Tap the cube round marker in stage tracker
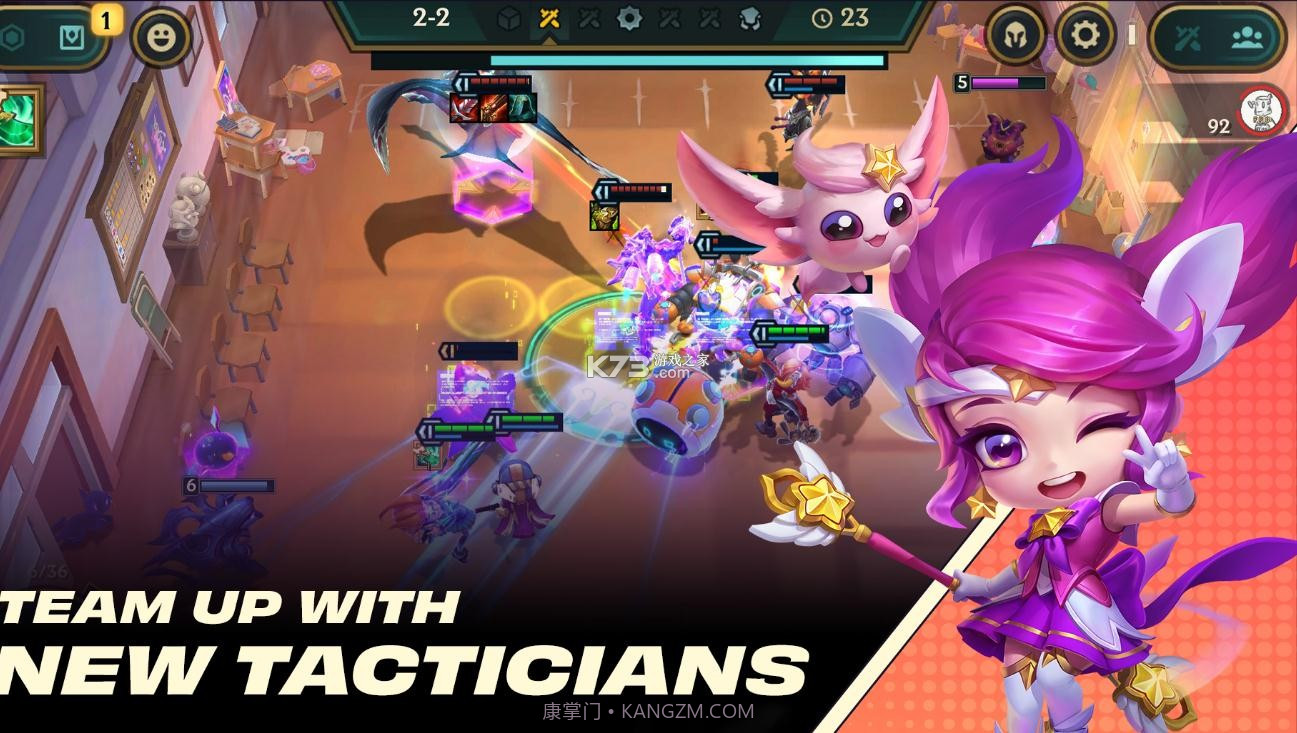 click(x=509, y=18)
